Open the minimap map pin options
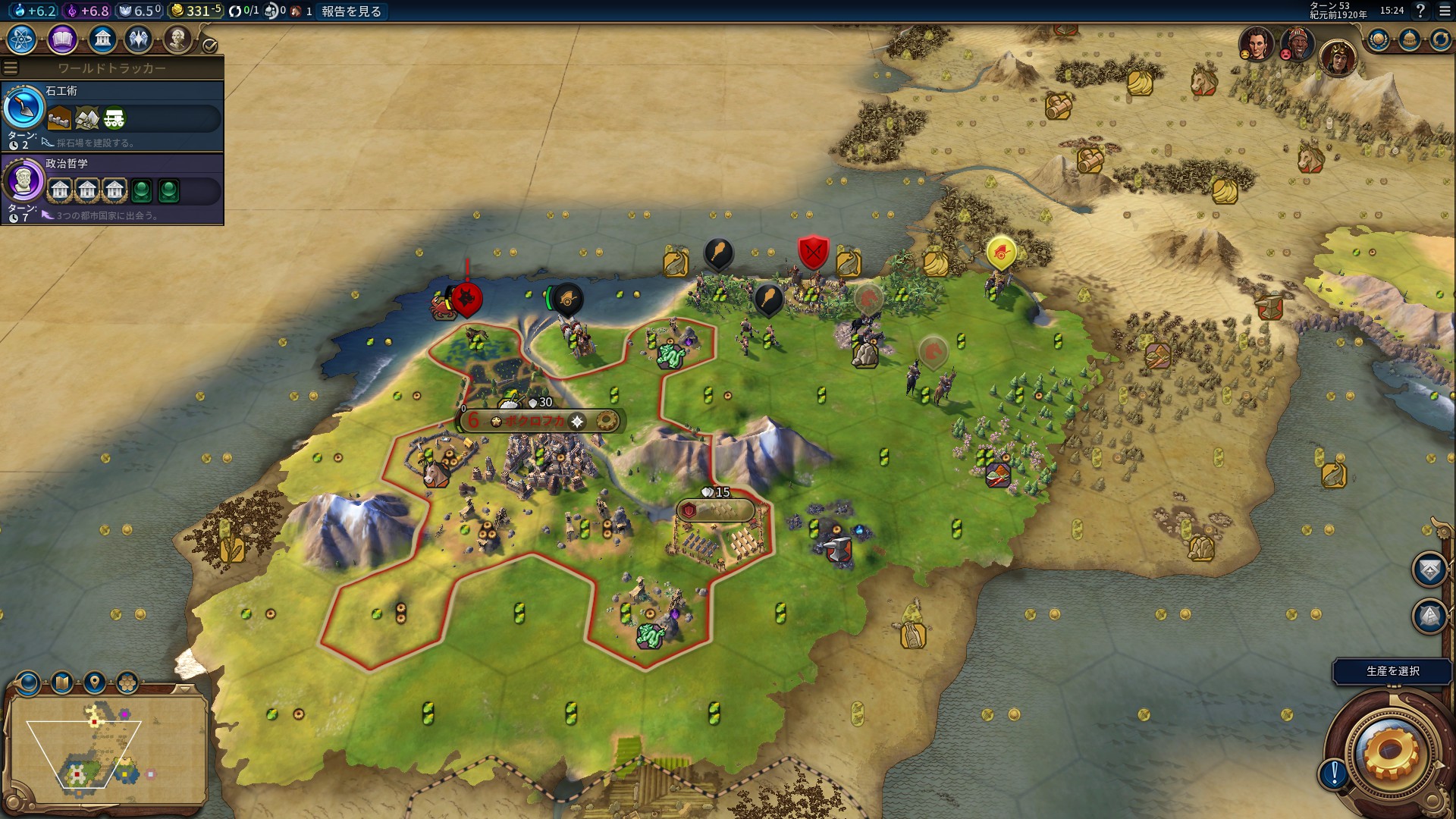Screen dimensions: 1456x819 pyautogui.click(x=95, y=682)
